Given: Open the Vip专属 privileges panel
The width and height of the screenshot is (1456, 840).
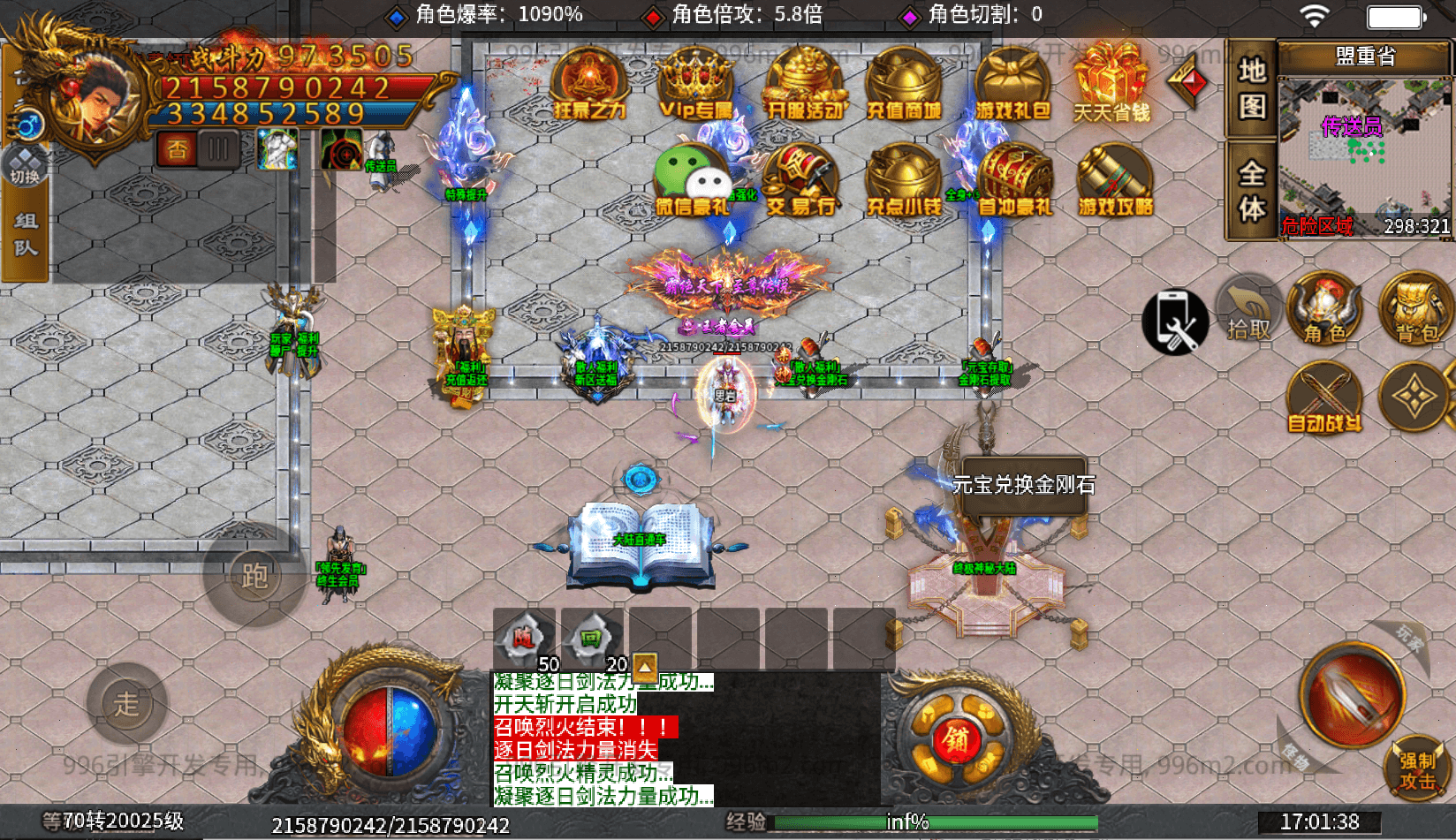Looking at the screenshot, I should 694,84.
